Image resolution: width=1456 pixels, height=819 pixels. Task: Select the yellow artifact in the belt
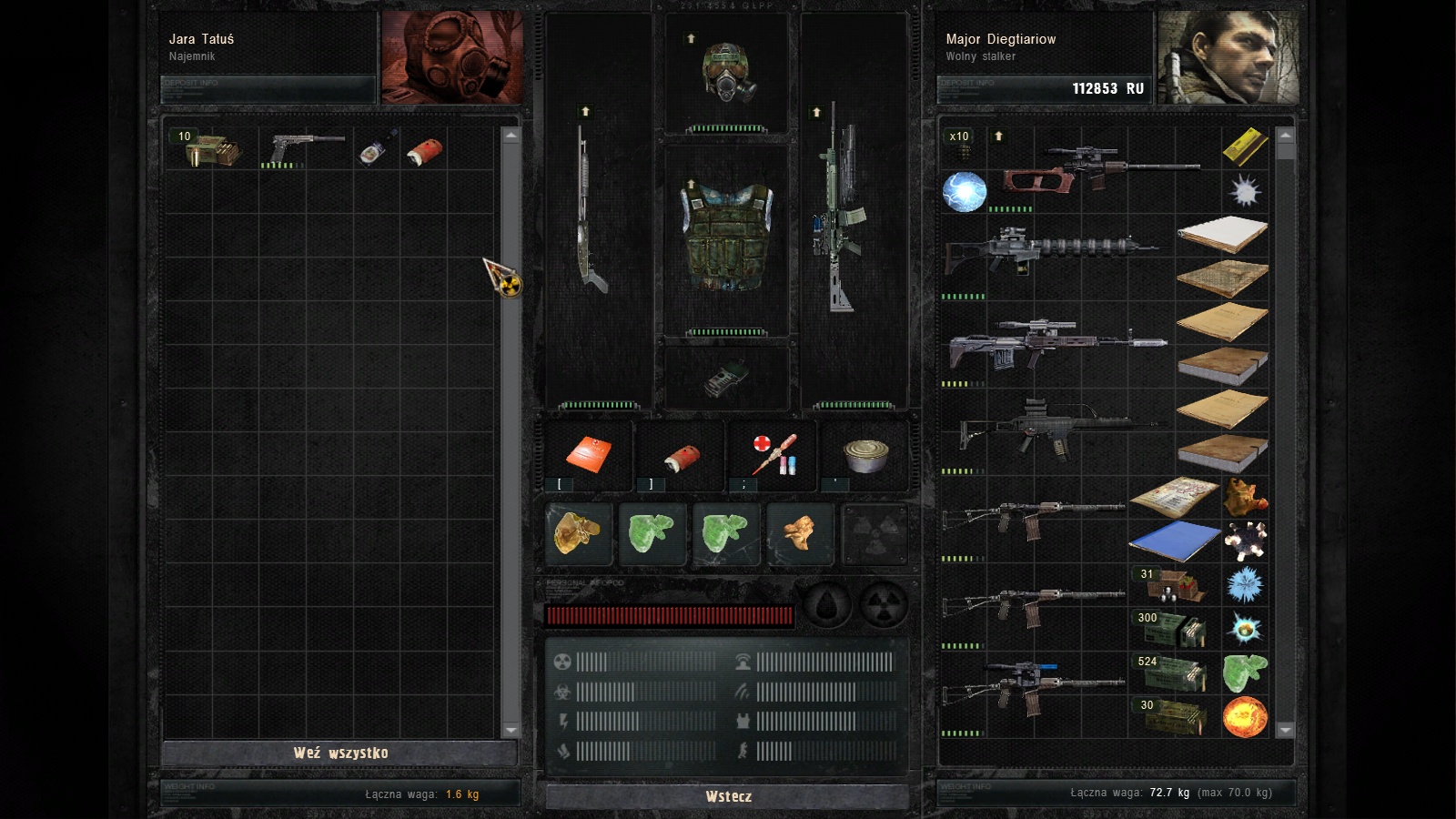pyautogui.click(x=578, y=532)
